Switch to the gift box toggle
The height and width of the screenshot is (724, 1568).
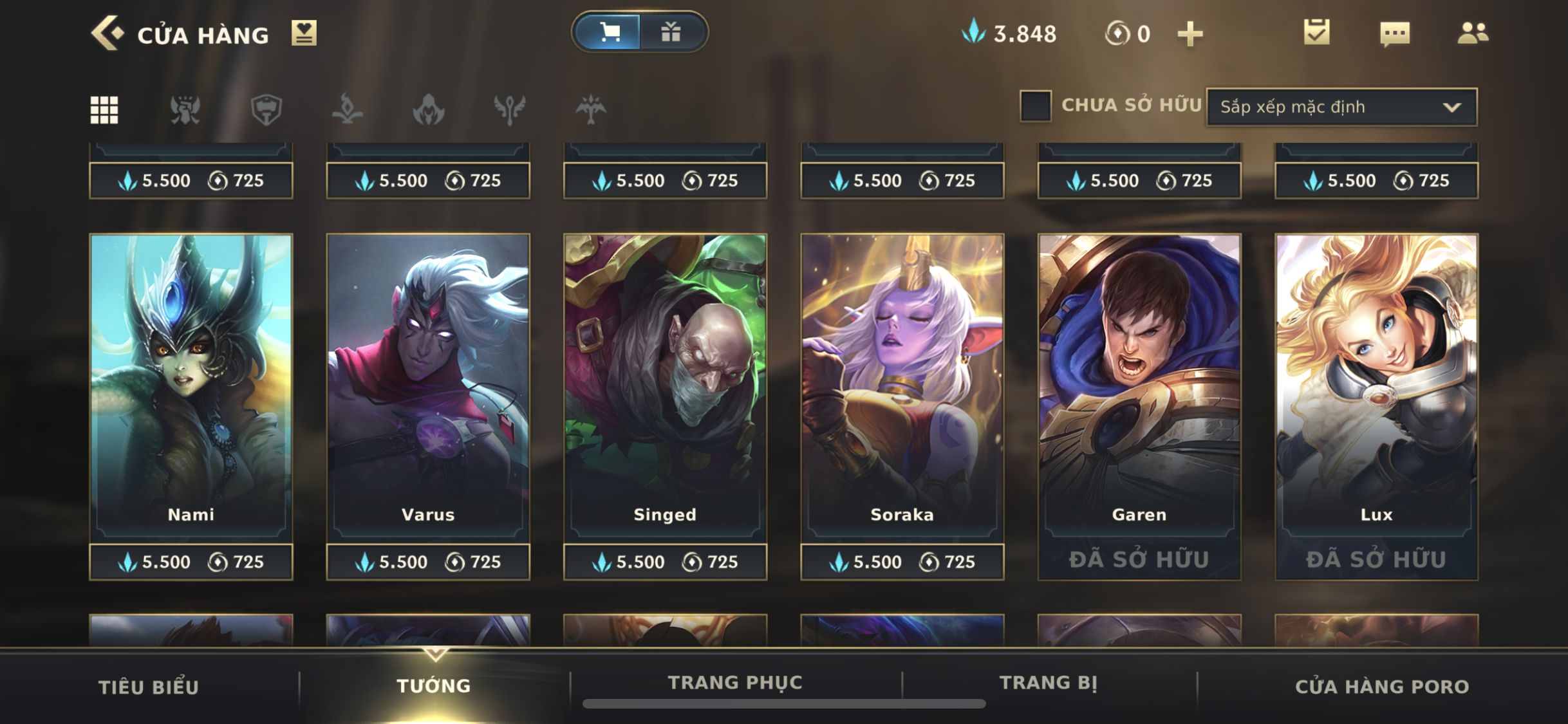point(671,32)
